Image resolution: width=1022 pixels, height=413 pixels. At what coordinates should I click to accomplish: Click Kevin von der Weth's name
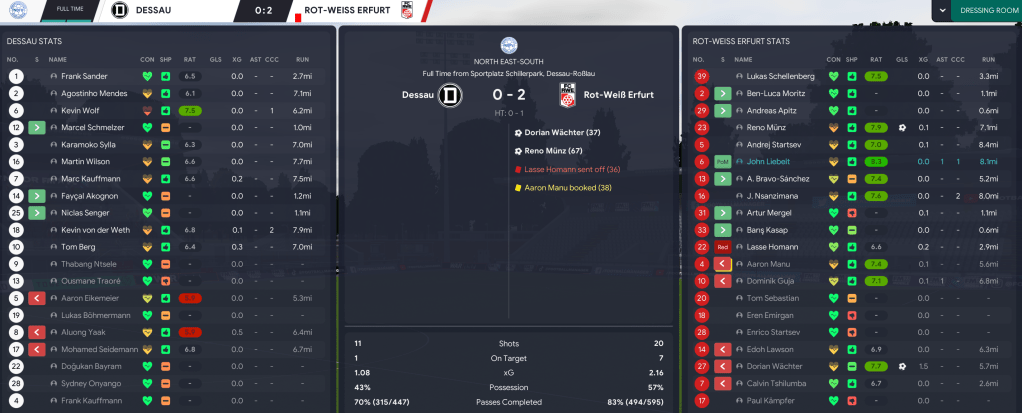[96, 230]
